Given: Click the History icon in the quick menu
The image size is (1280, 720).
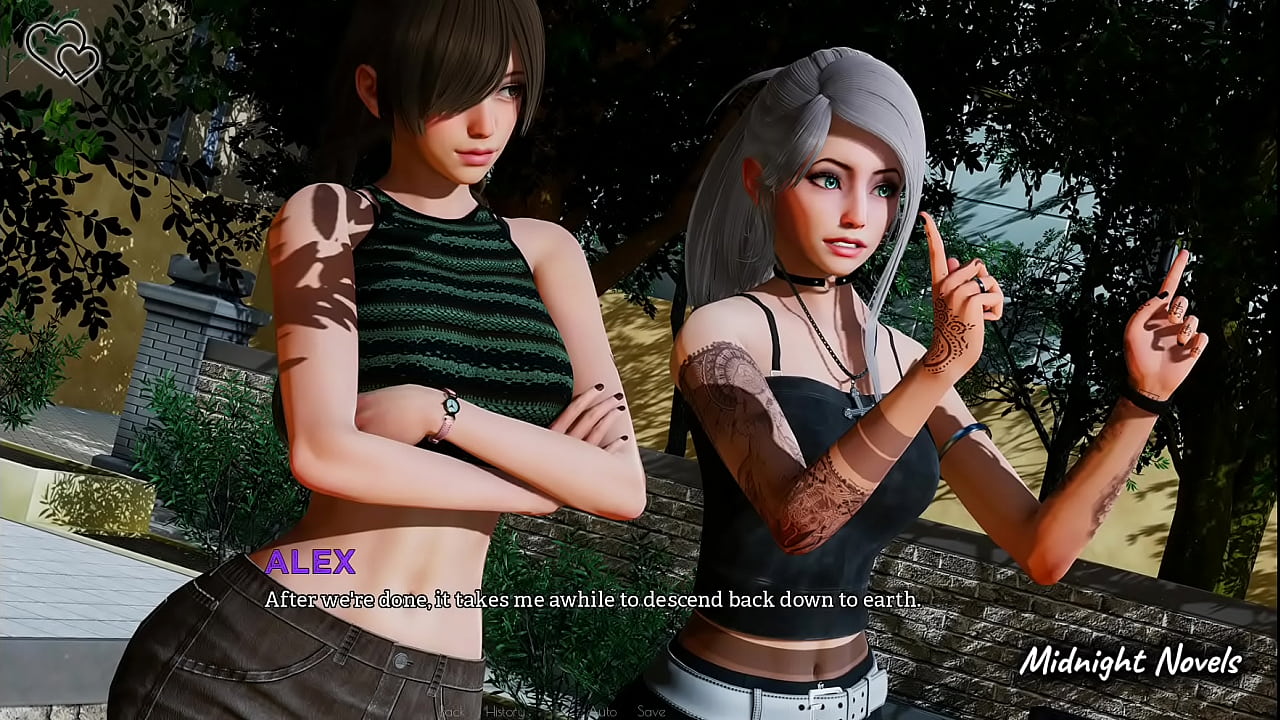Looking at the screenshot, I should (505, 712).
